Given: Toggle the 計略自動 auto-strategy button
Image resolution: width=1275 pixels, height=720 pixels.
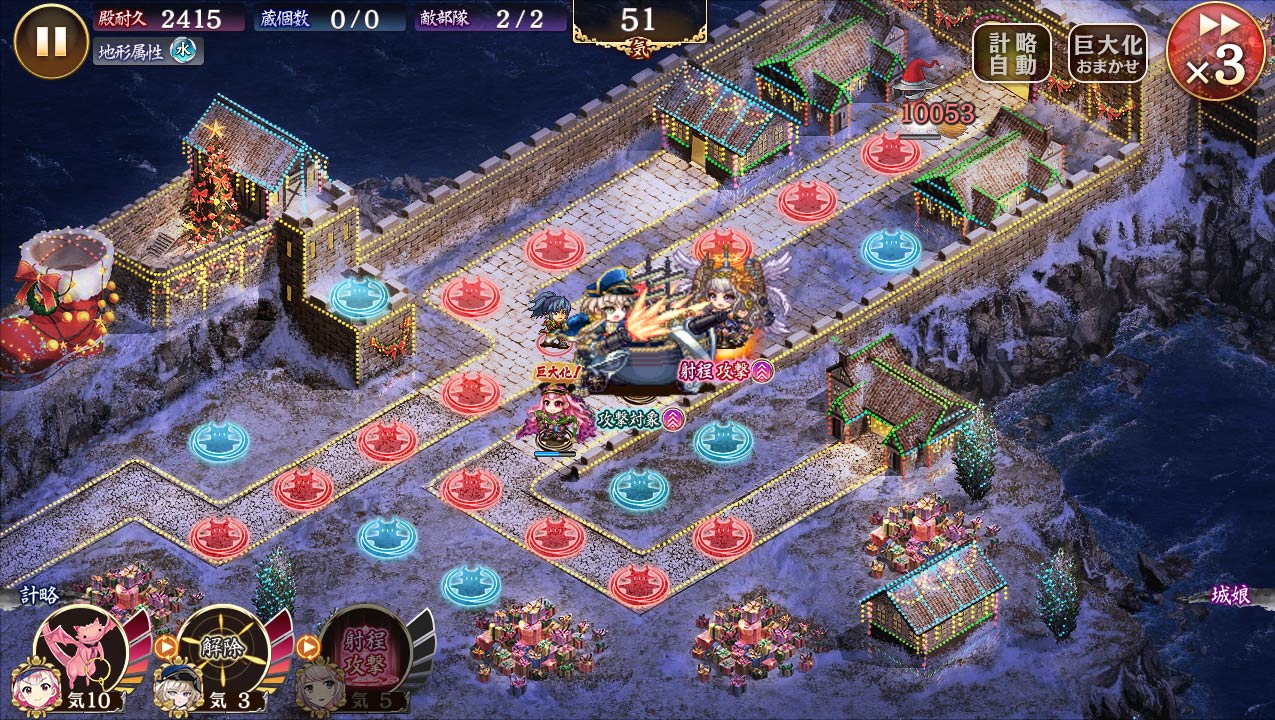Looking at the screenshot, I should (x=1011, y=53).
